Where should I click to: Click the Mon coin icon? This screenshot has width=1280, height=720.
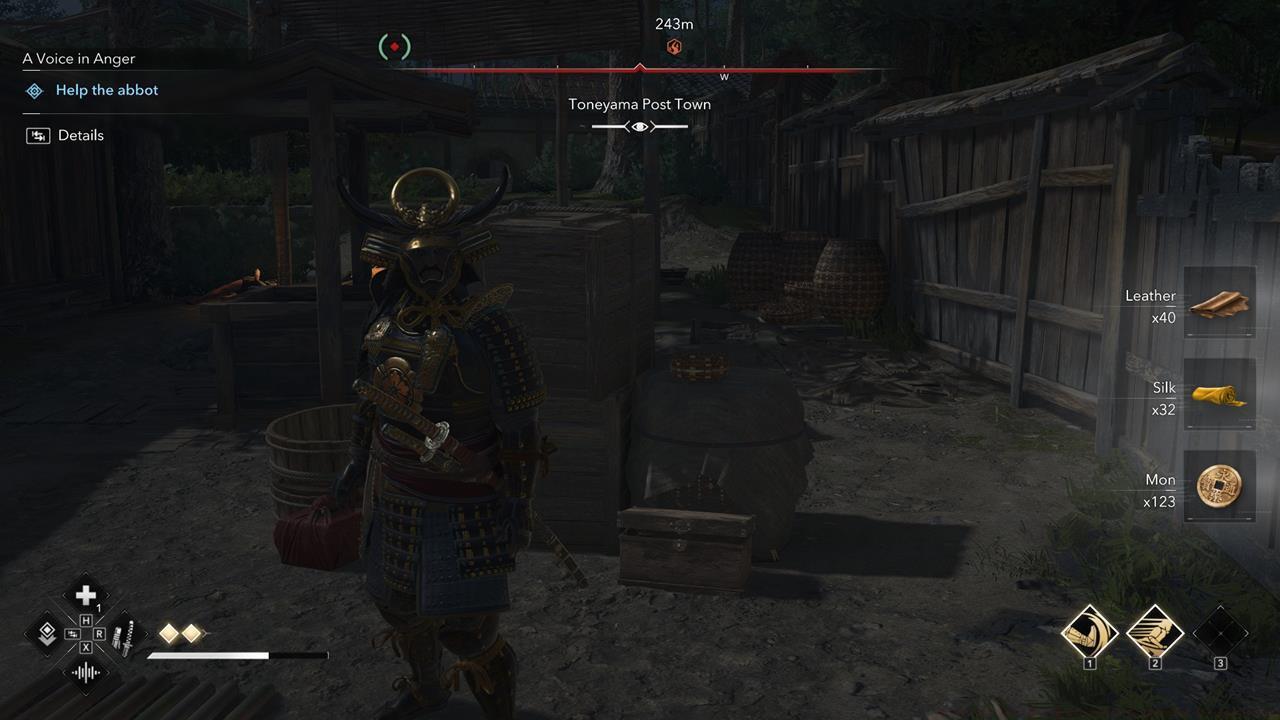point(1219,487)
